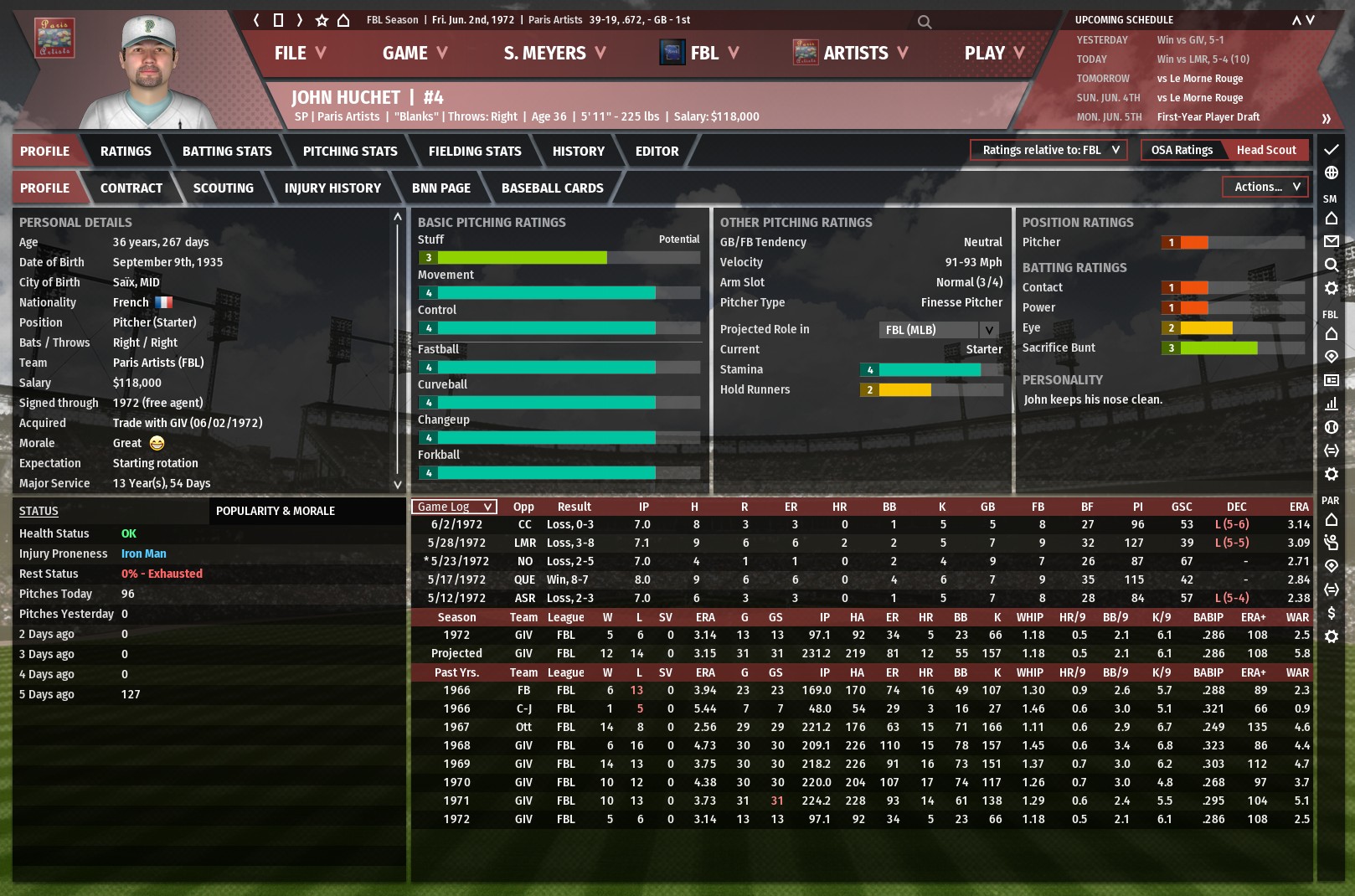This screenshot has width=1355, height=896.
Task: Open the Game Log dropdown
Action: 454,507
